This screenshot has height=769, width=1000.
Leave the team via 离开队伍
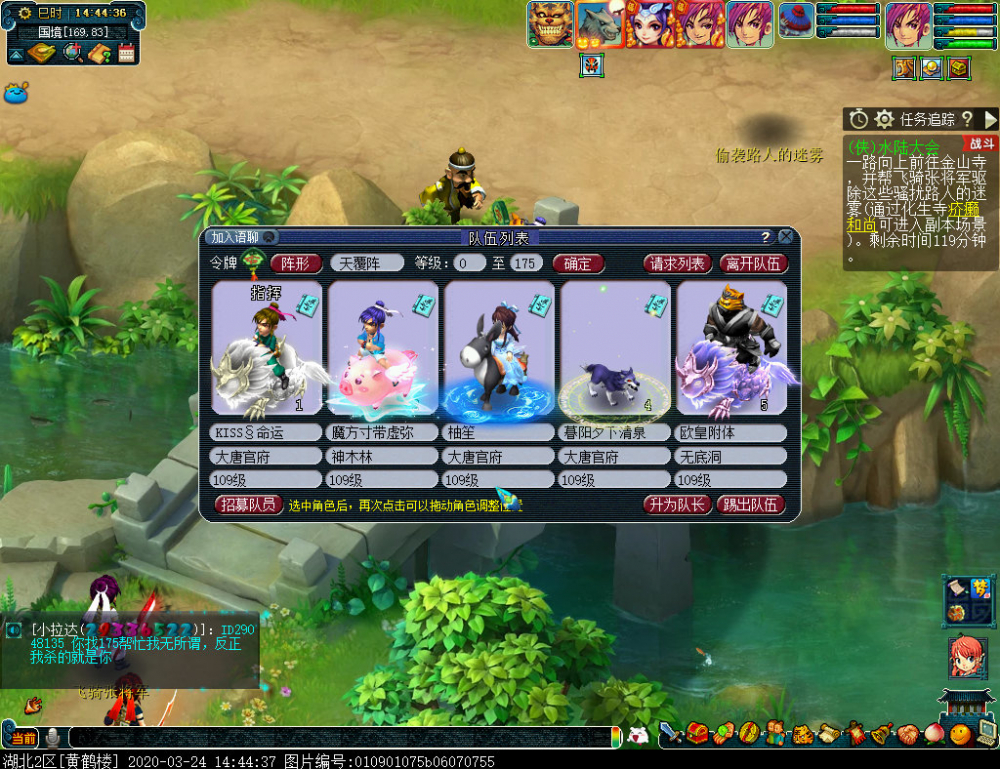(752, 264)
